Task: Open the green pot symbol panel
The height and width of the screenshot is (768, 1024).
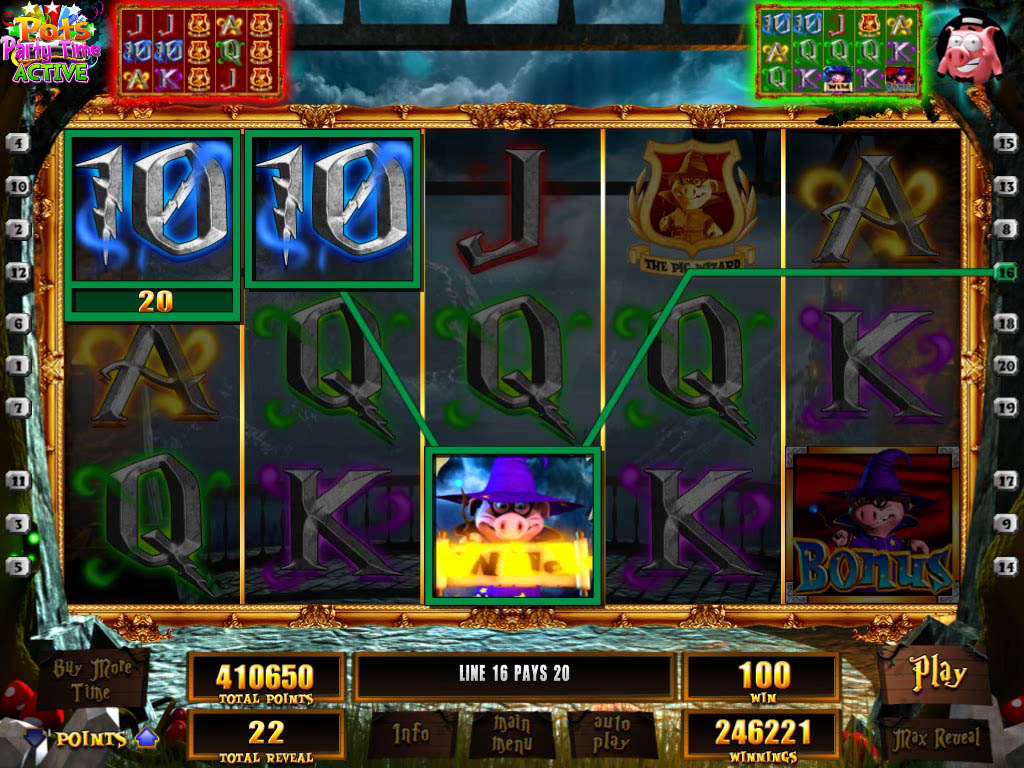Action: pyautogui.click(x=837, y=50)
